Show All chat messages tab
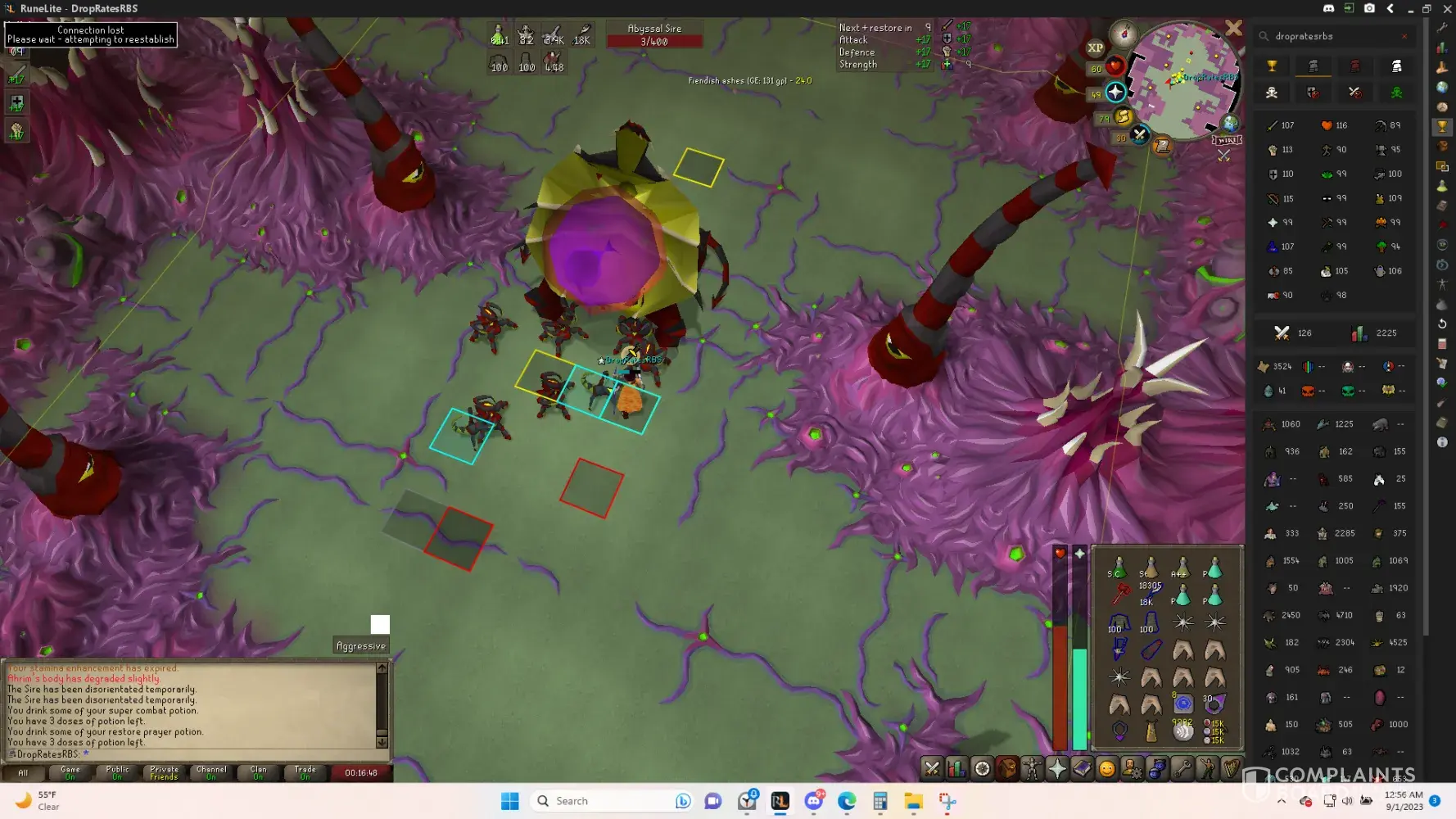The height and width of the screenshot is (819, 1456). tap(23, 772)
